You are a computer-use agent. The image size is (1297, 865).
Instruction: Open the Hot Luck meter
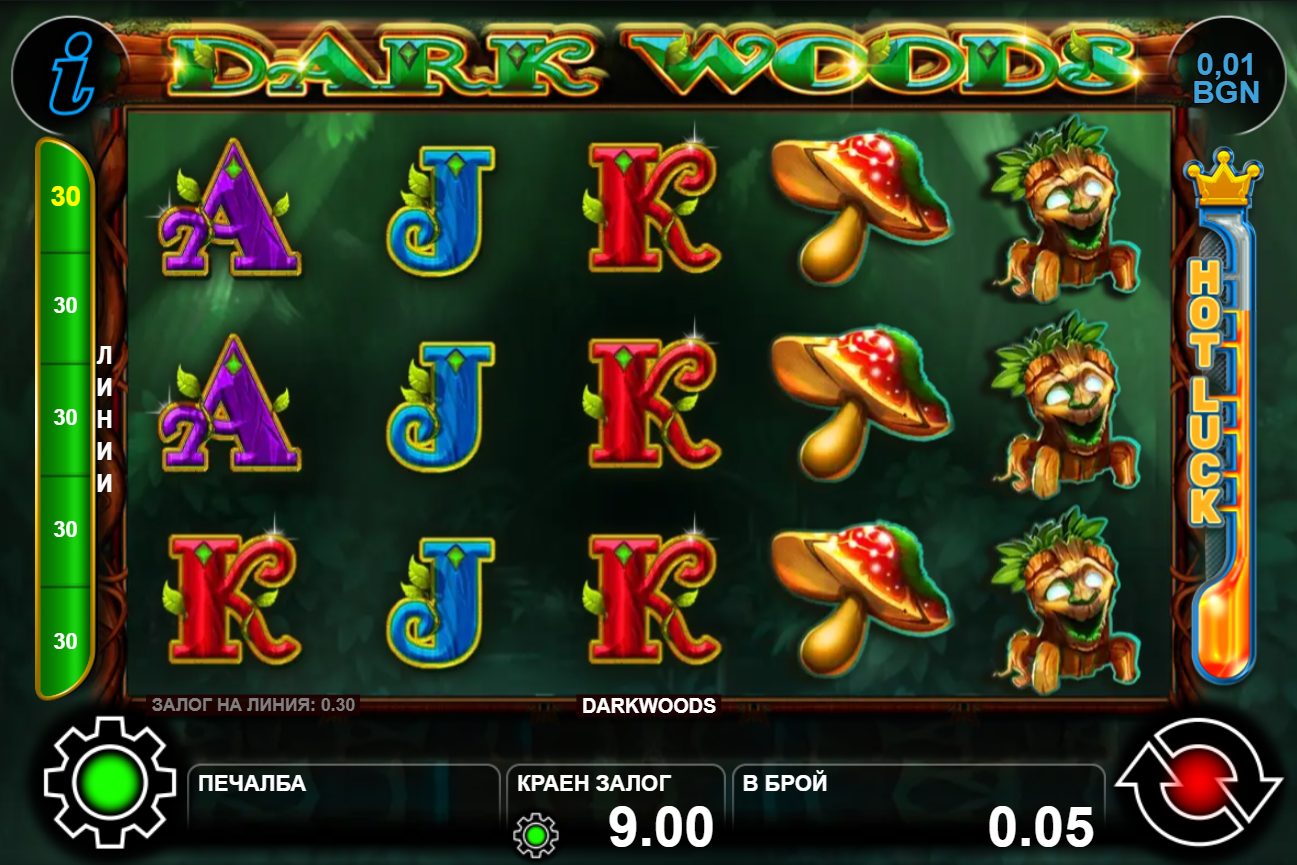(x=1216, y=420)
